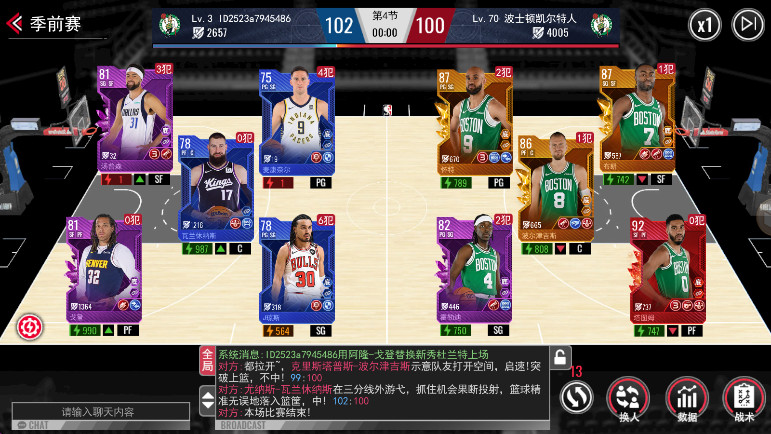Viewport: 771px width, 434px height.
Task: Switch to the 全局 broadcast tab
Action: point(207,357)
